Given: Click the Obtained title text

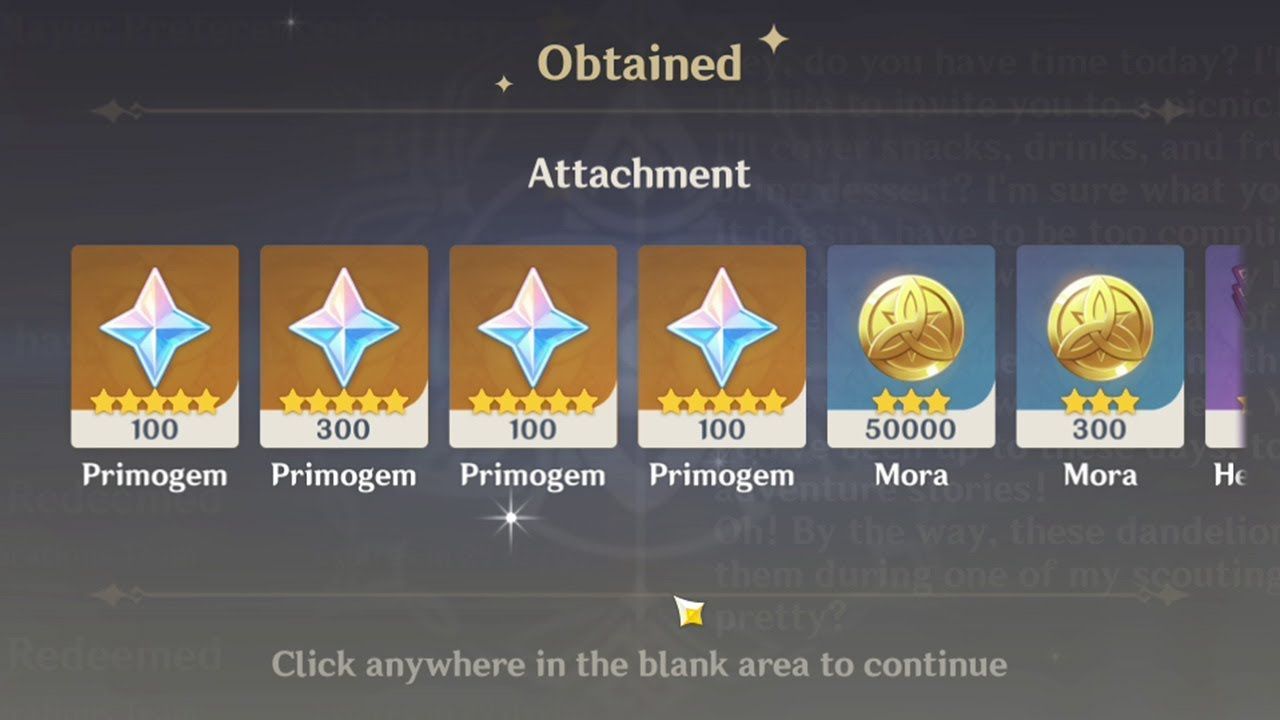Looking at the screenshot, I should pyautogui.click(x=640, y=62).
